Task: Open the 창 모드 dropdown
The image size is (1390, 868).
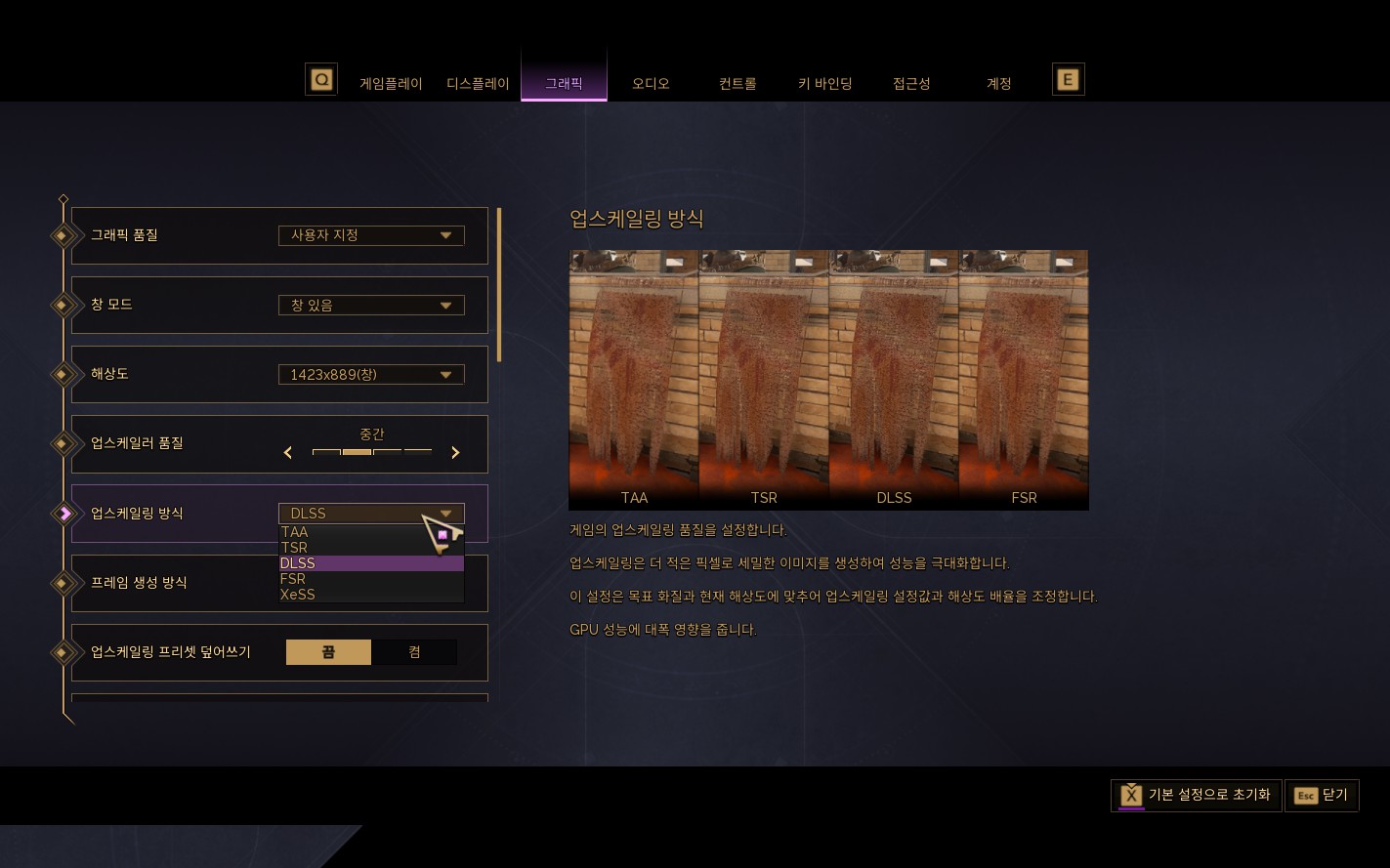Action: coord(371,305)
